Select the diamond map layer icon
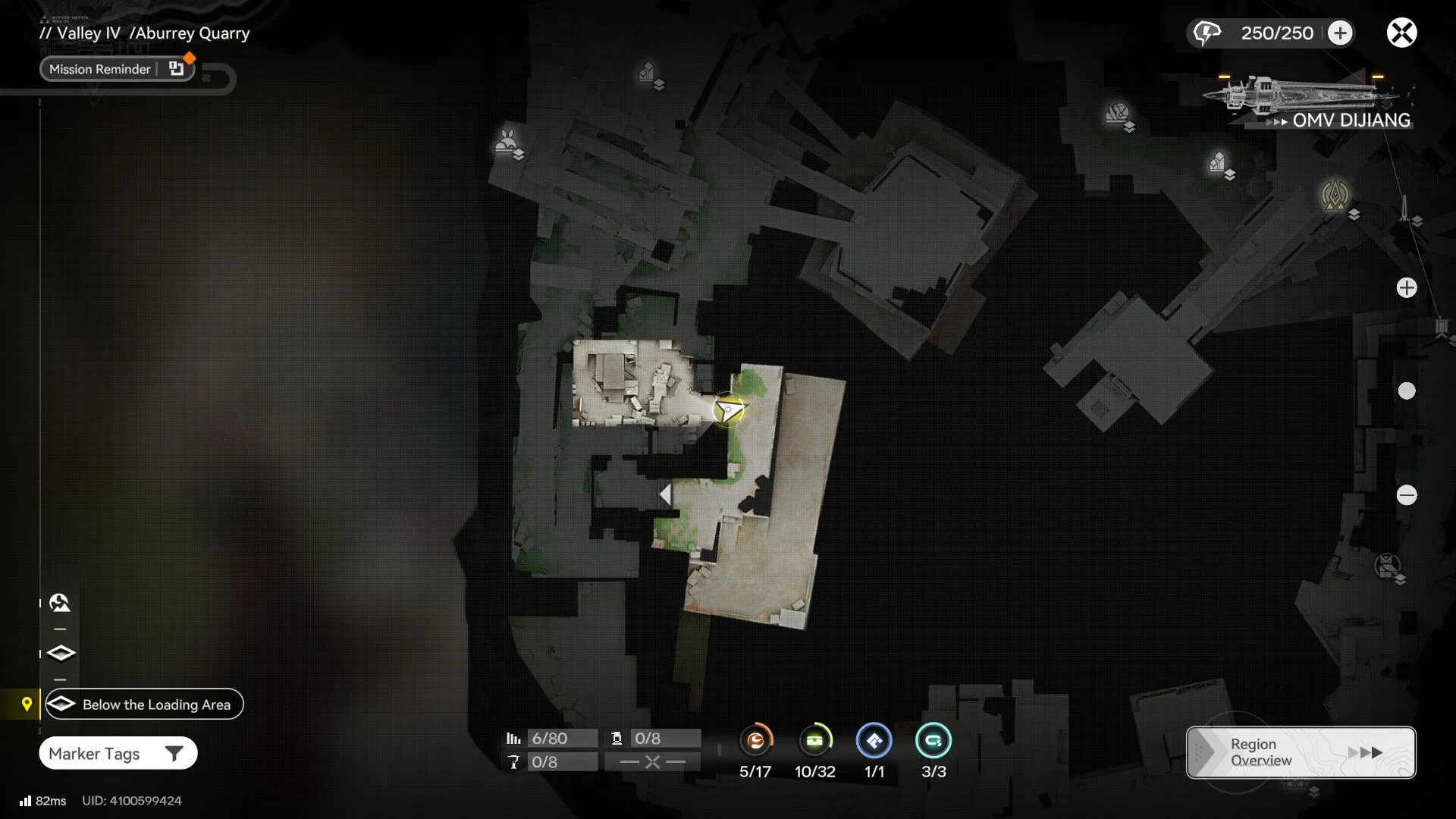 (61, 653)
